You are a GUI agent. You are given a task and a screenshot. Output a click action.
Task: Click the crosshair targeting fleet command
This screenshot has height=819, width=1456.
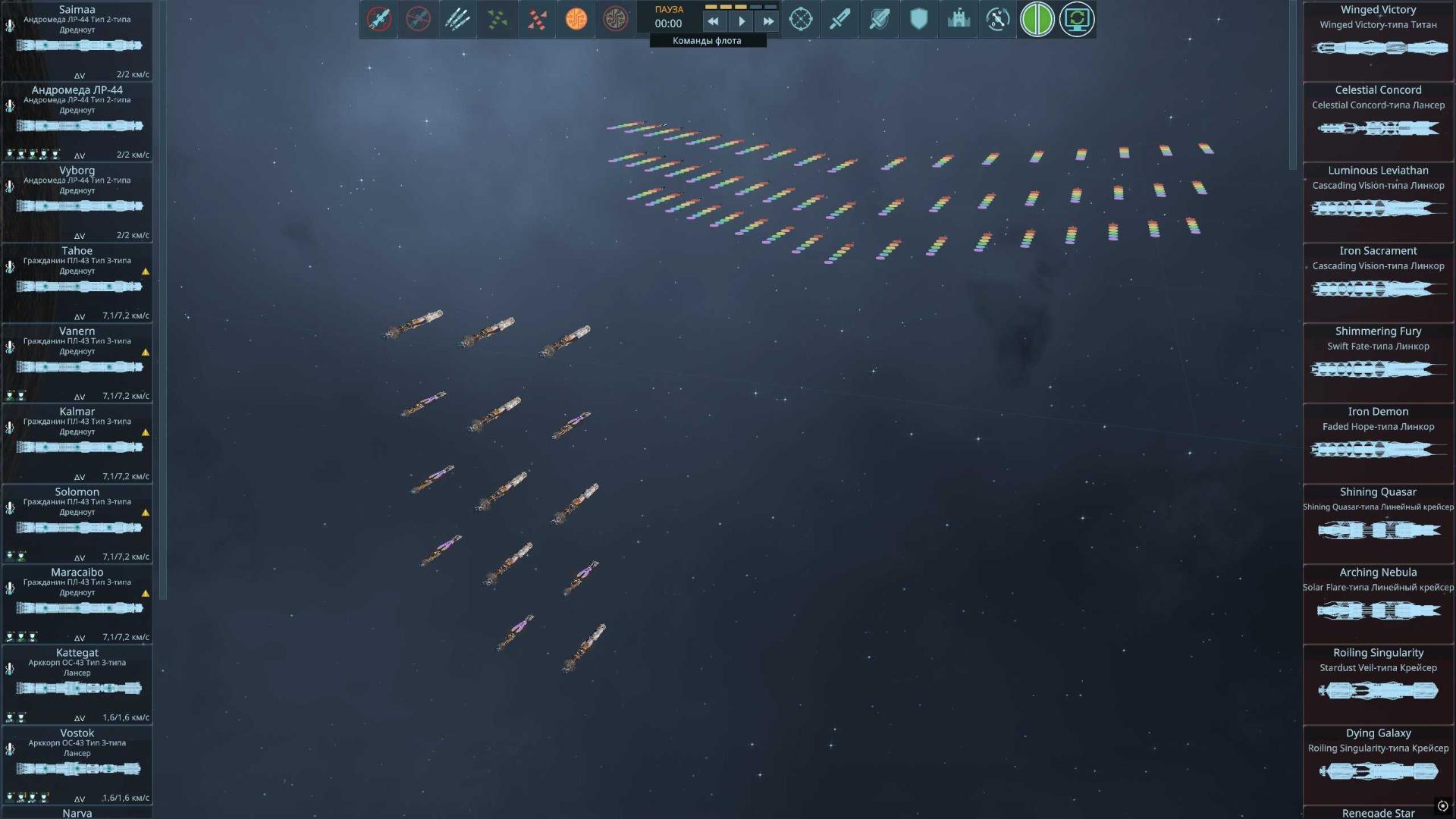click(801, 20)
